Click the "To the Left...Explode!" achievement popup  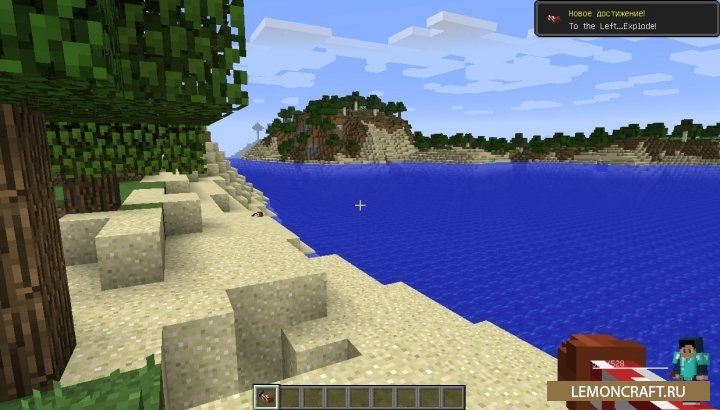[x=625, y=18]
